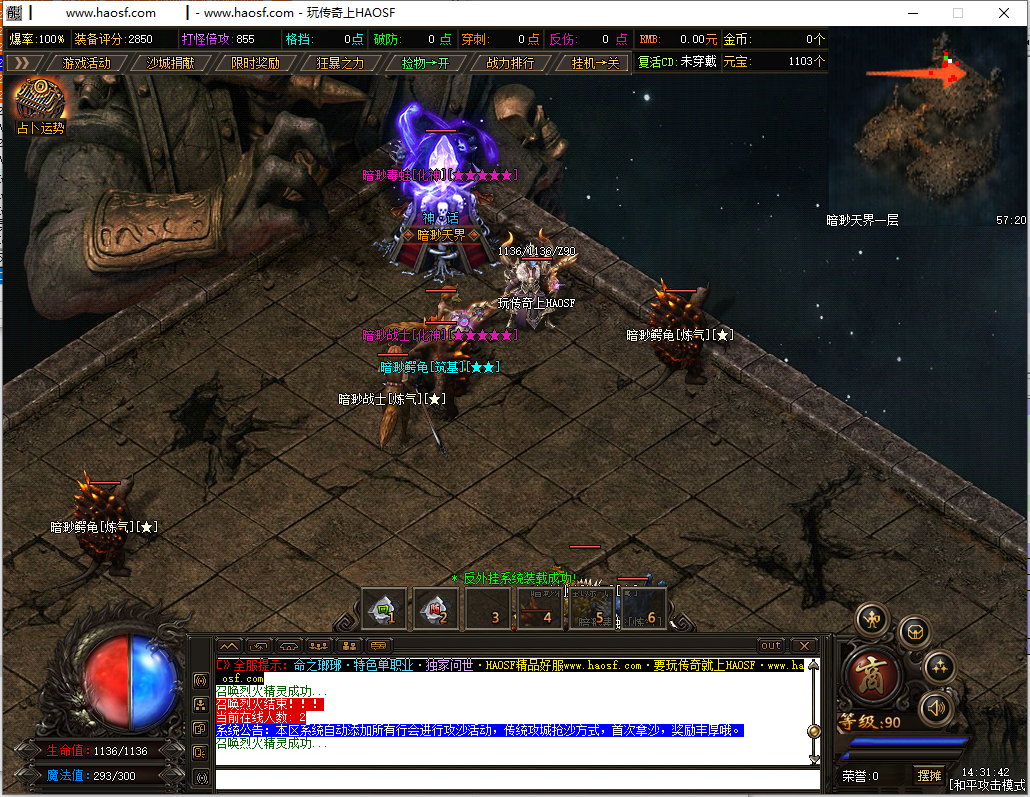Viewport: 1030px width, 797px height.
Task: Open the 游戏活动 events menu
Action: pos(86,62)
